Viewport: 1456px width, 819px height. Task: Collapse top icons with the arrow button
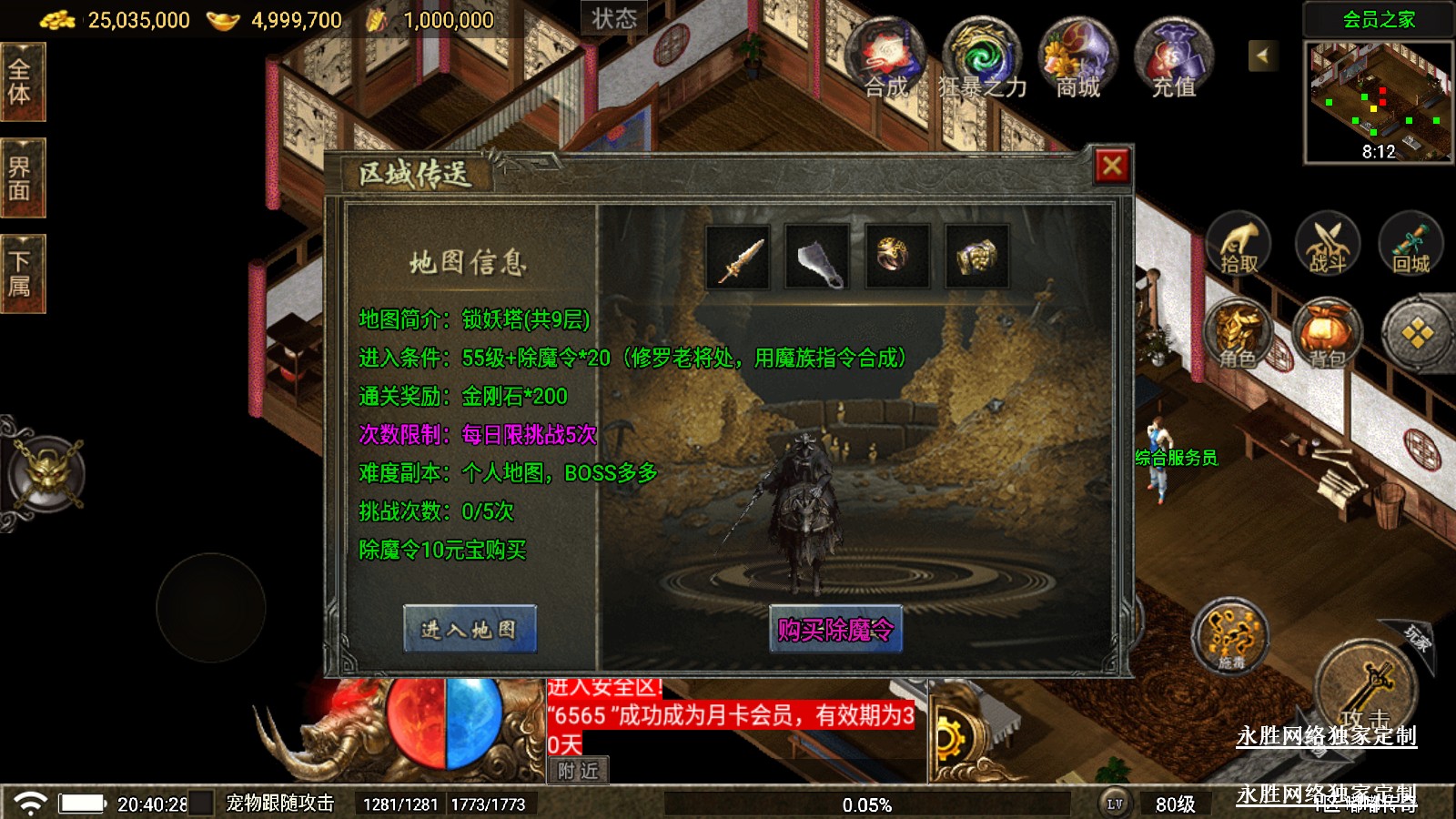[1262, 56]
